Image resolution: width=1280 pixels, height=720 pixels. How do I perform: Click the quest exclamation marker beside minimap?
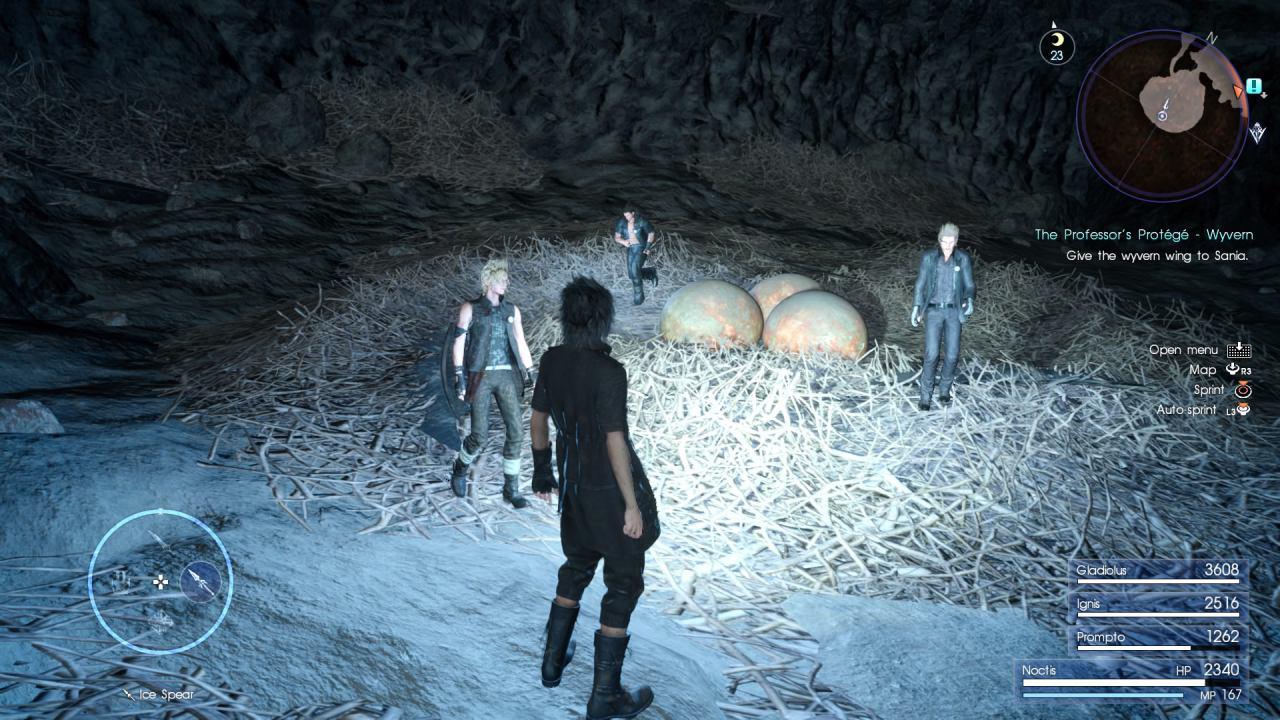1255,87
